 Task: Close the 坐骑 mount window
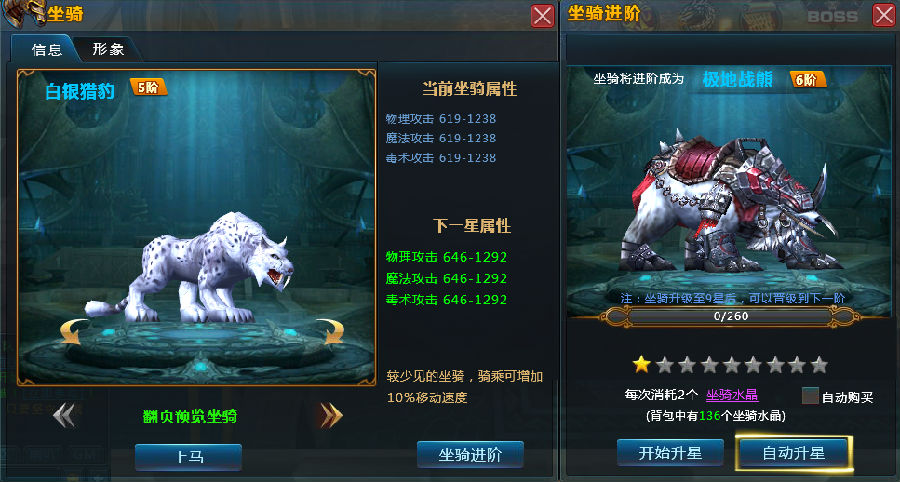[x=542, y=15]
